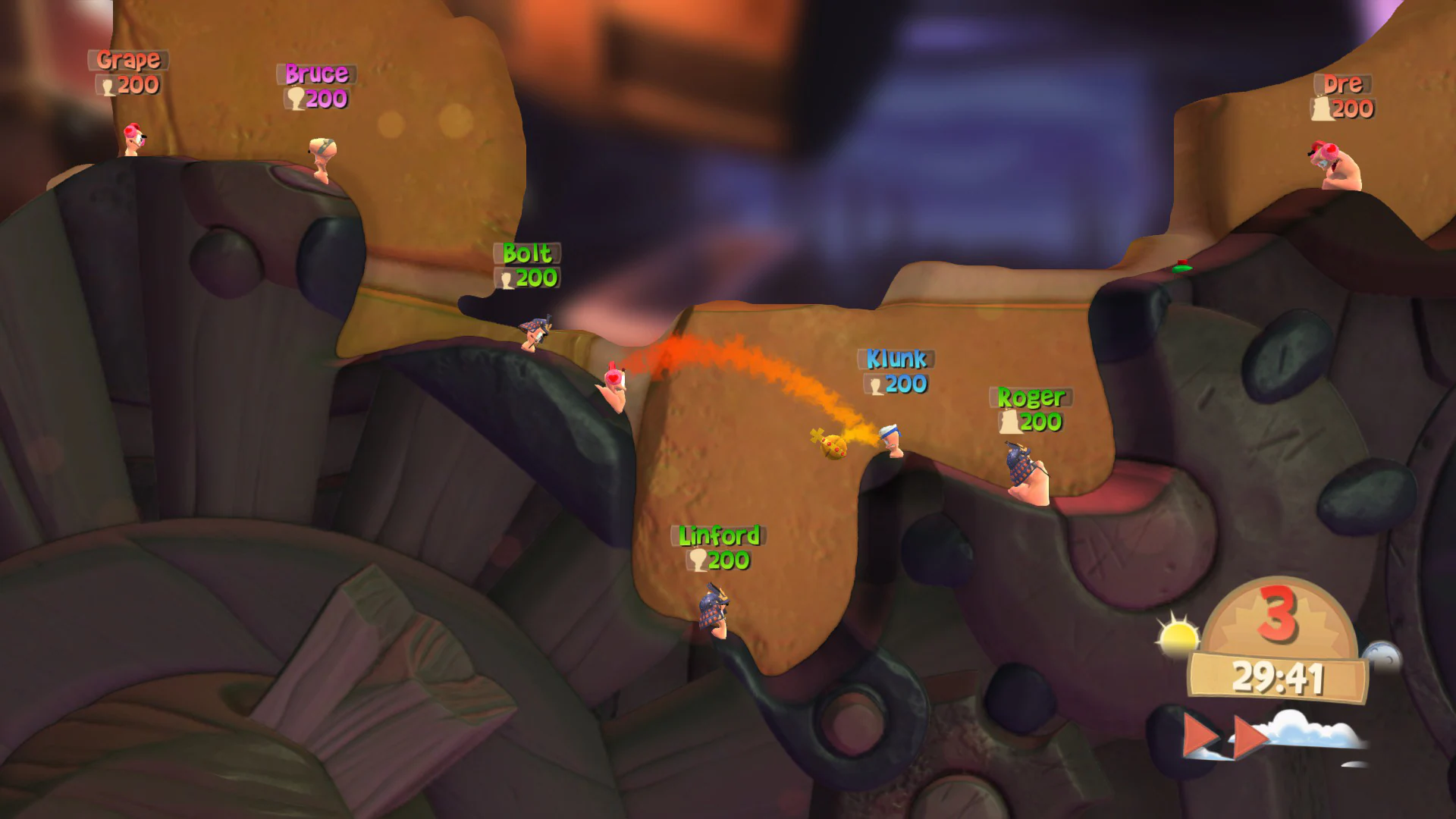This screenshot has height=819, width=1456.
Task: Click Grape's 200 health counter
Action: click(x=129, y=85)
